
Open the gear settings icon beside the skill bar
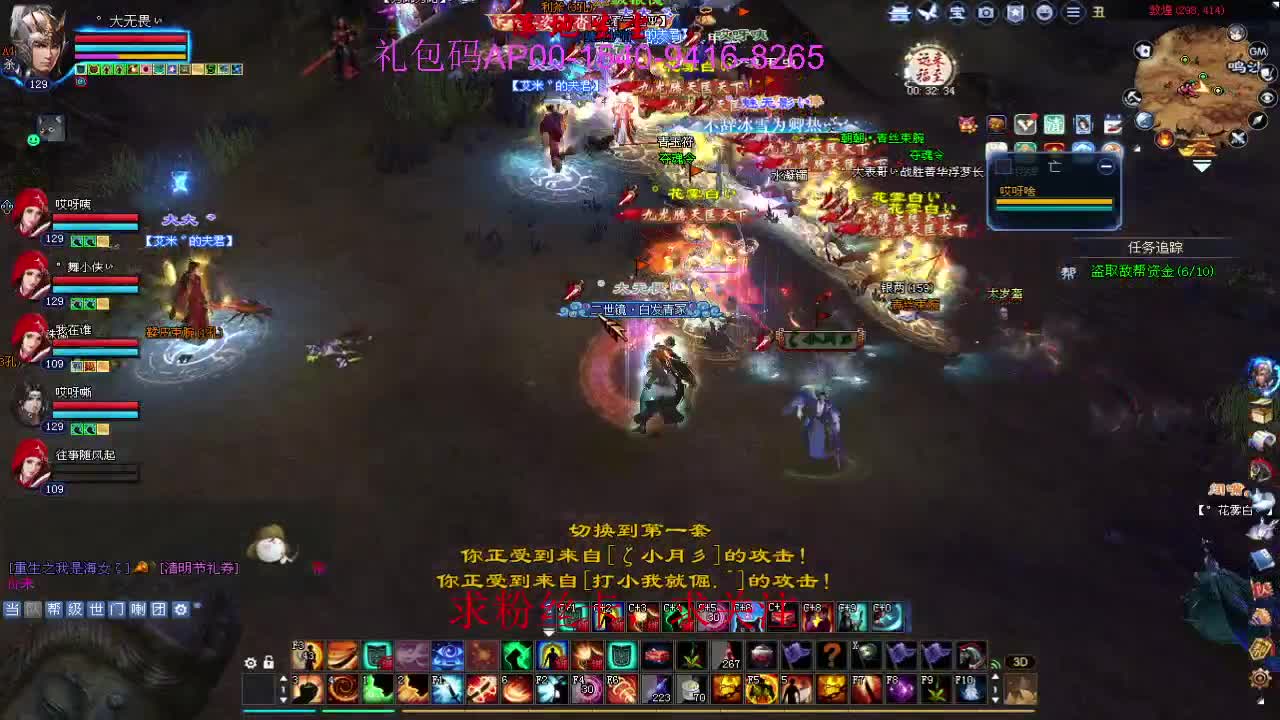coord(250,661)
